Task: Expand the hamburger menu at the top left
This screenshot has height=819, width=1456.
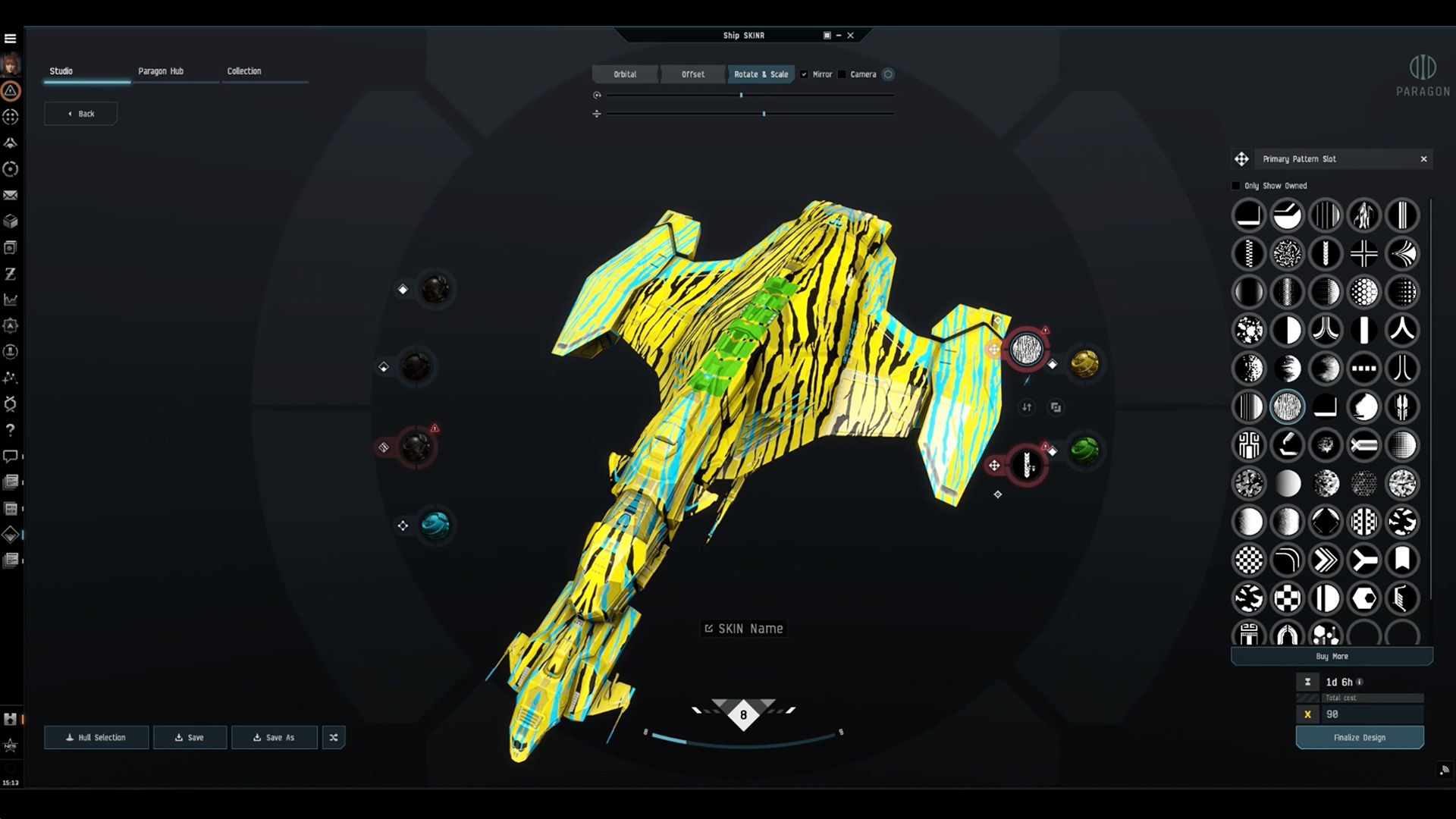Action: click(11, 36)
